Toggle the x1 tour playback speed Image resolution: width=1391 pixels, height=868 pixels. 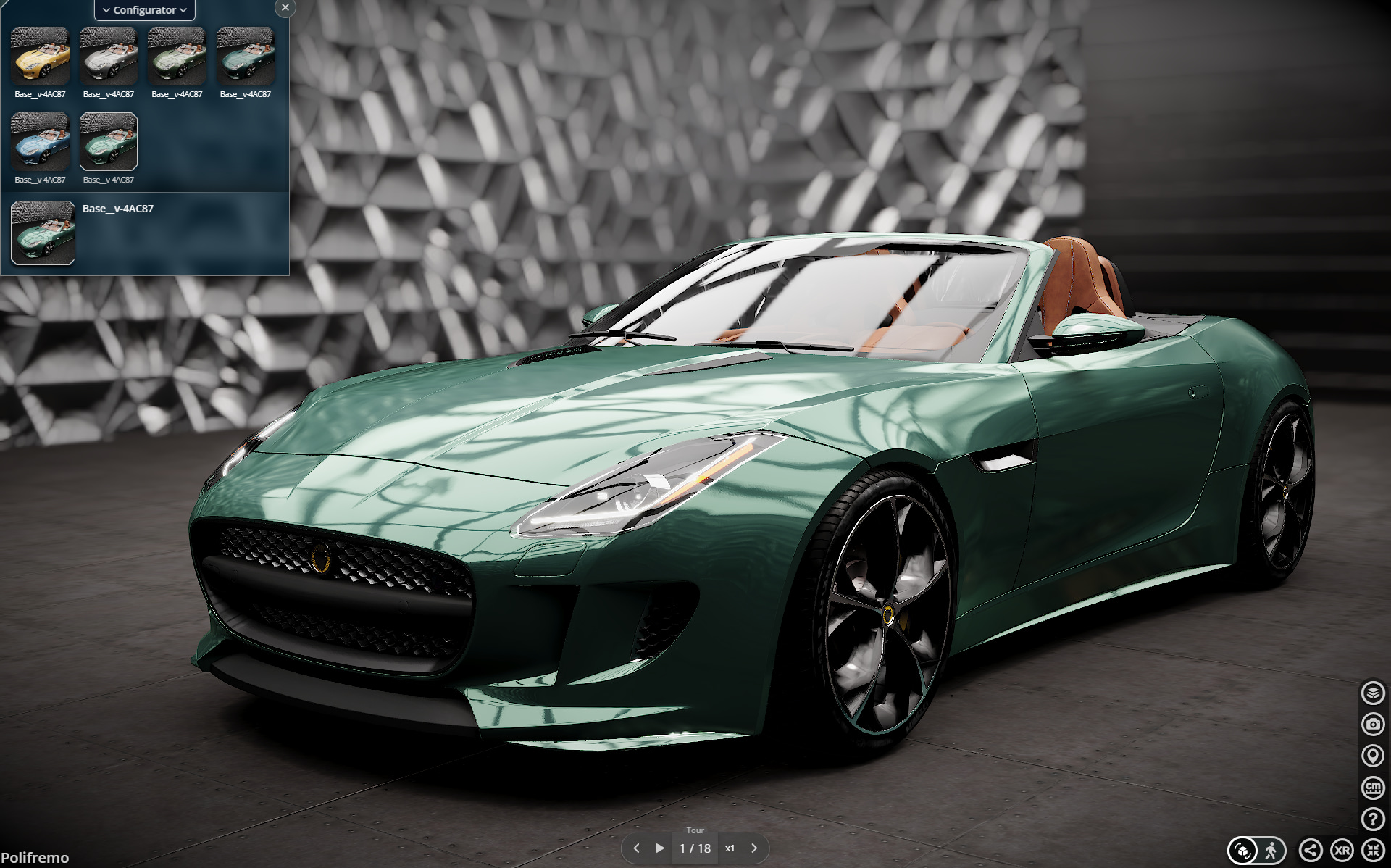coord(730,847)
